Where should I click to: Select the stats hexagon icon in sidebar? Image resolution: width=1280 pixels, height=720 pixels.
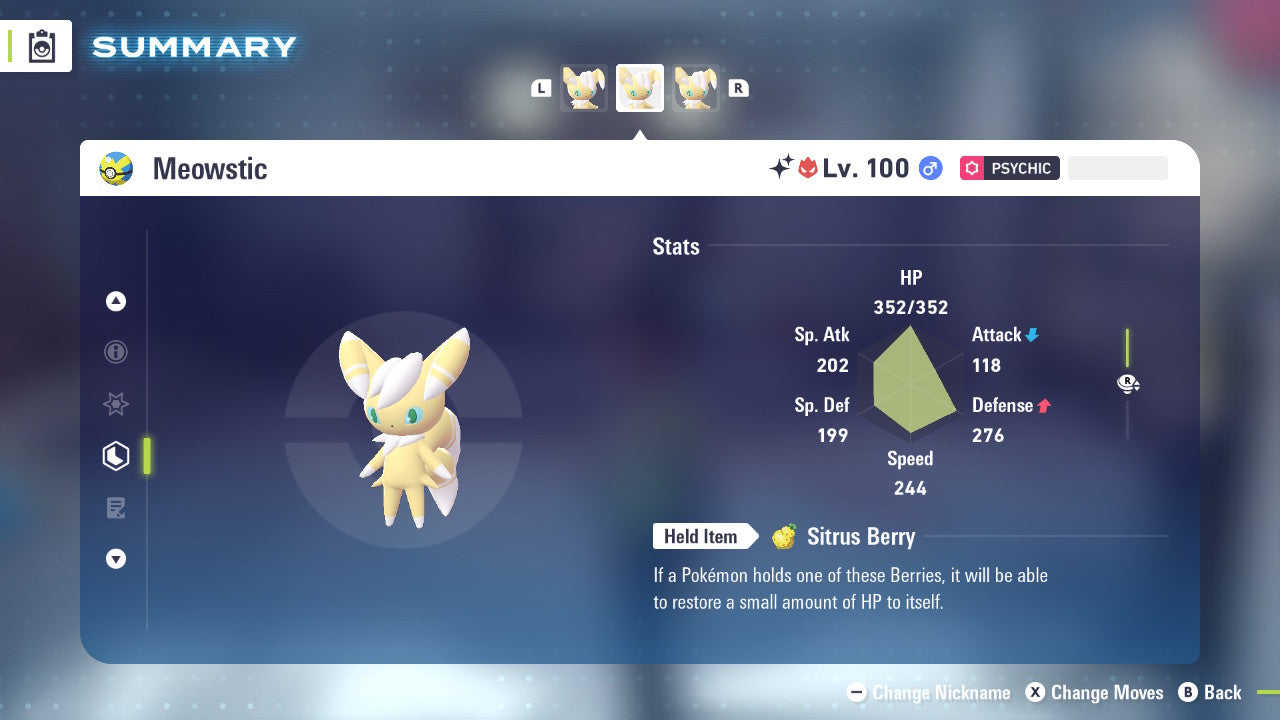(x=115, y=456)
